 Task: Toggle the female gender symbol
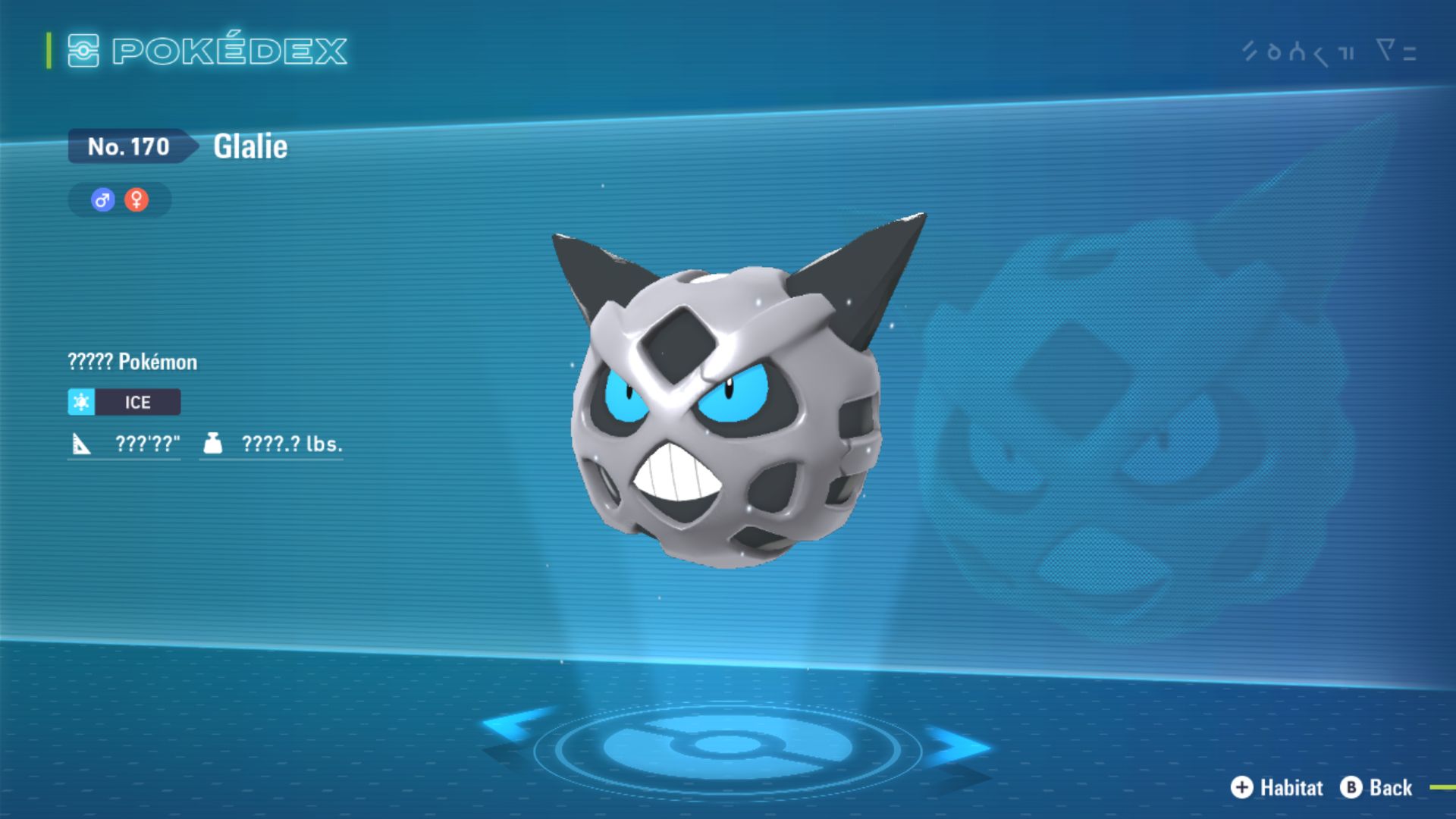click(136, 199)
